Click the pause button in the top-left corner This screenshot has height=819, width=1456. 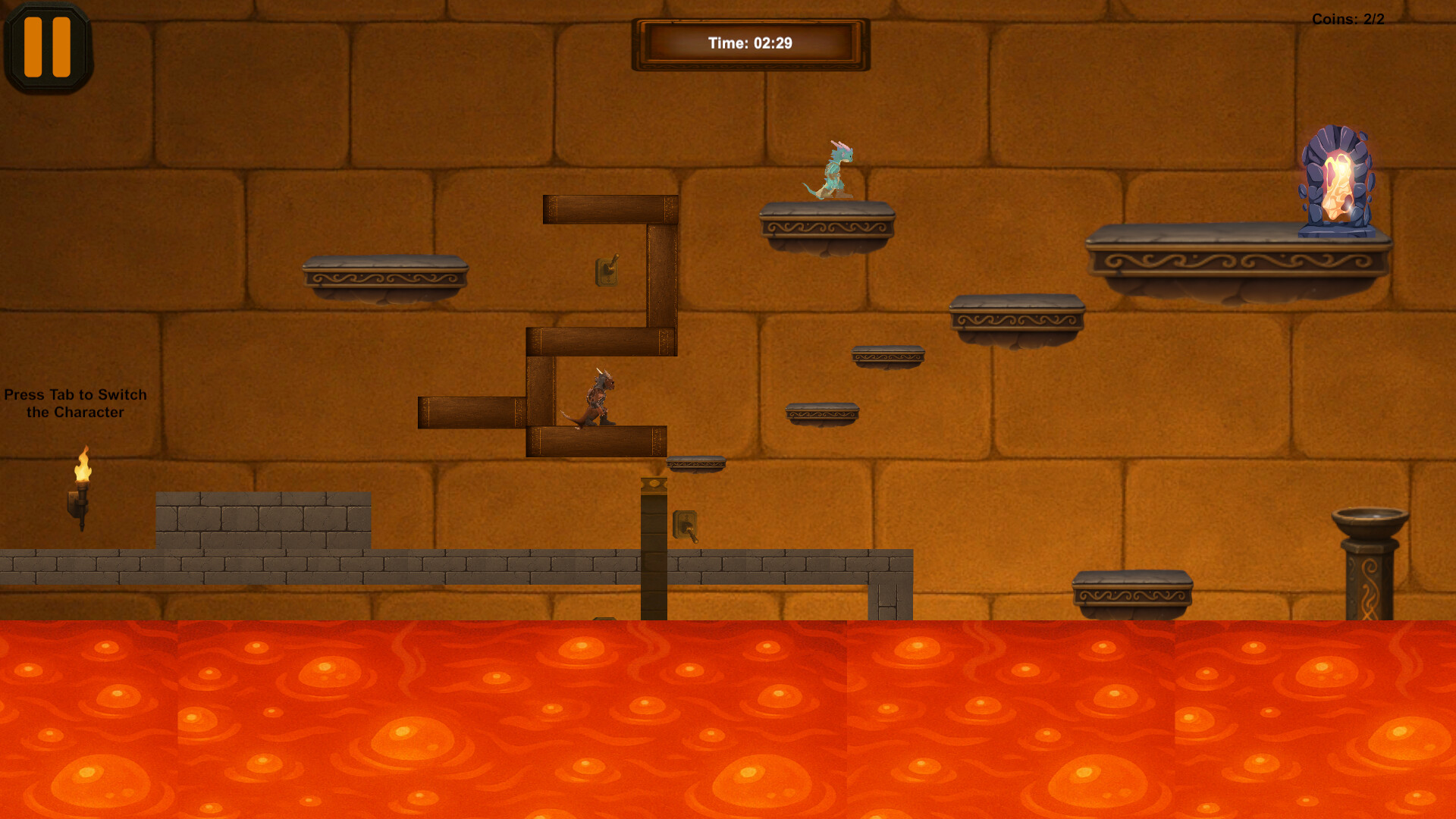47,45
